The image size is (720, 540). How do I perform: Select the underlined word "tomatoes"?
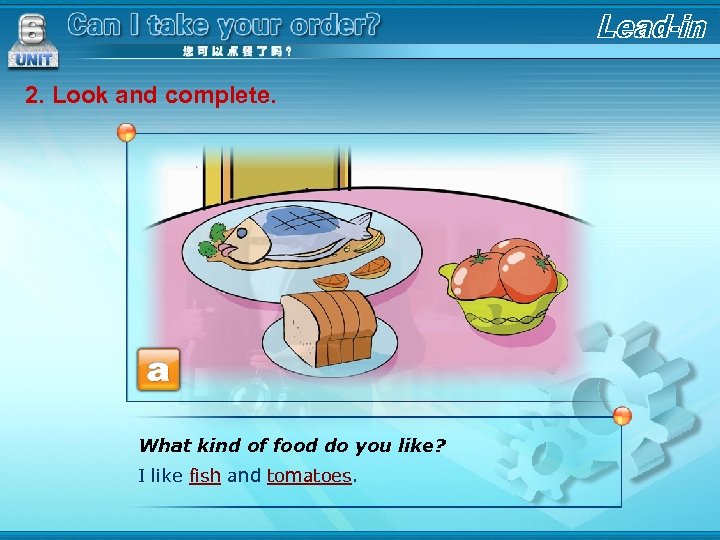(x=309, y=476)
